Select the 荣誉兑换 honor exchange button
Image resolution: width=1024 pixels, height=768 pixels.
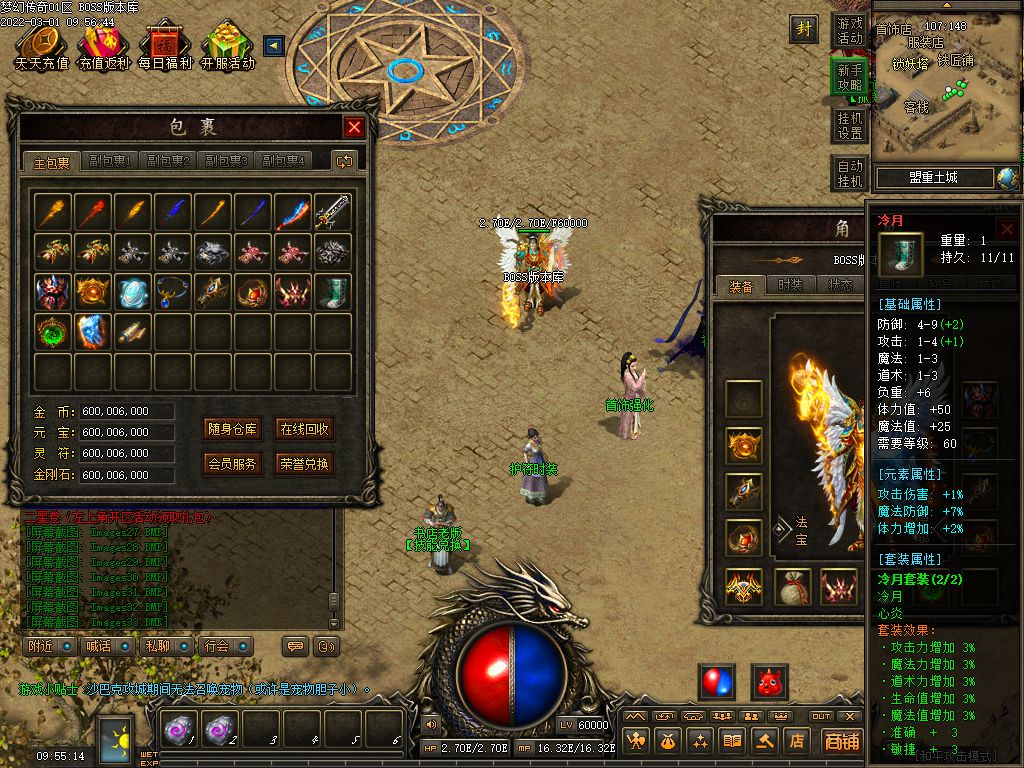304,464
